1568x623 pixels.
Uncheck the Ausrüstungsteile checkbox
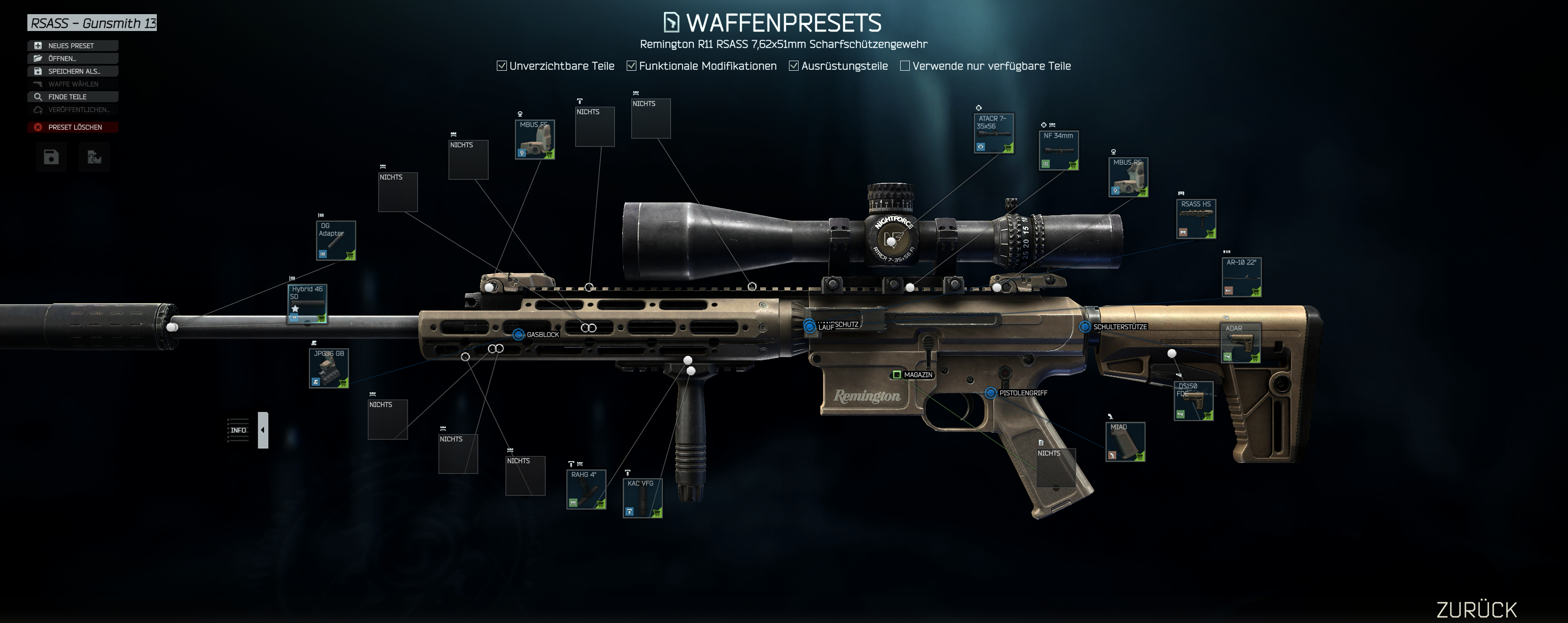[x=794, y=66]
